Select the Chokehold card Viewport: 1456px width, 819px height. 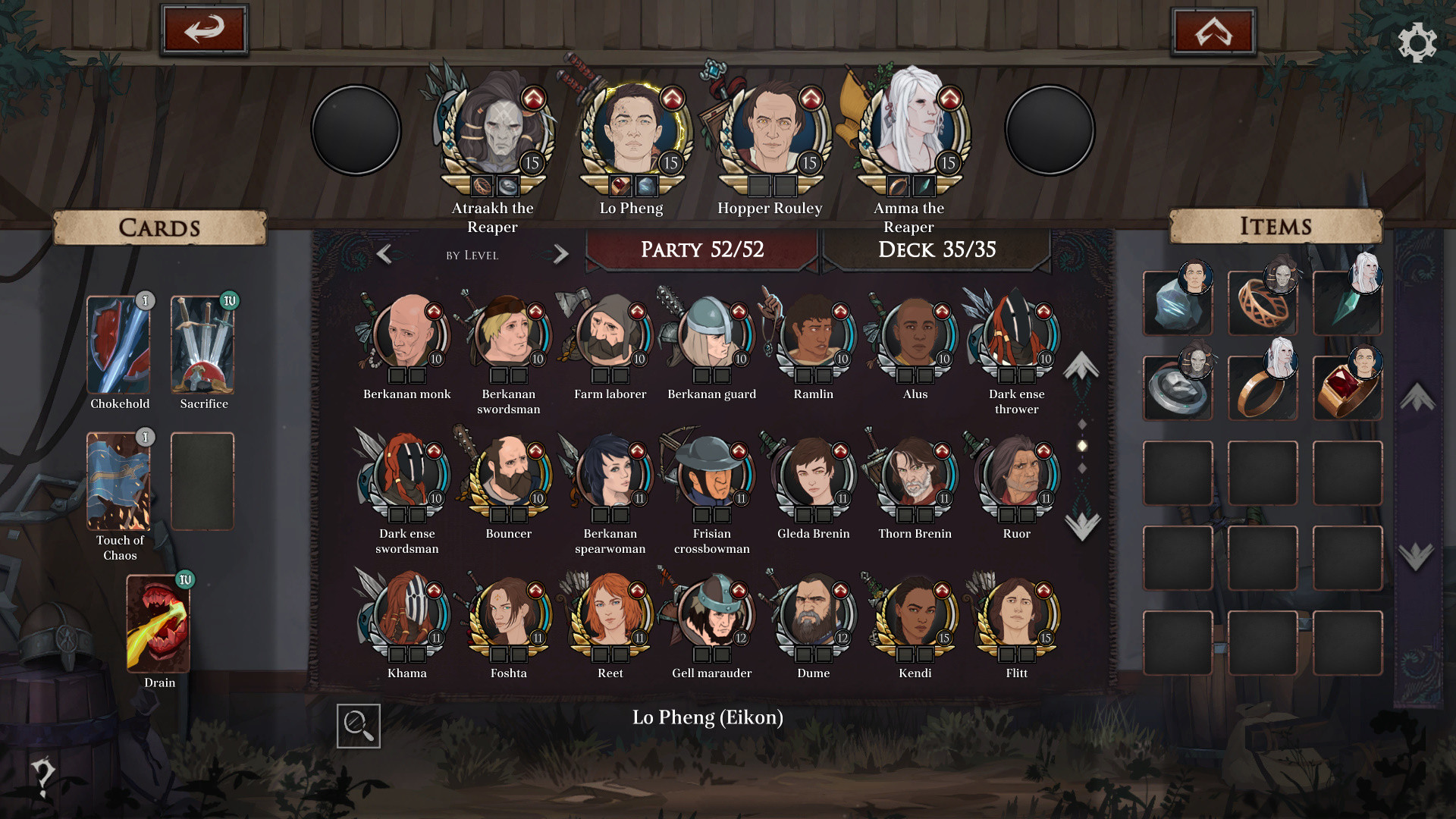118,345
